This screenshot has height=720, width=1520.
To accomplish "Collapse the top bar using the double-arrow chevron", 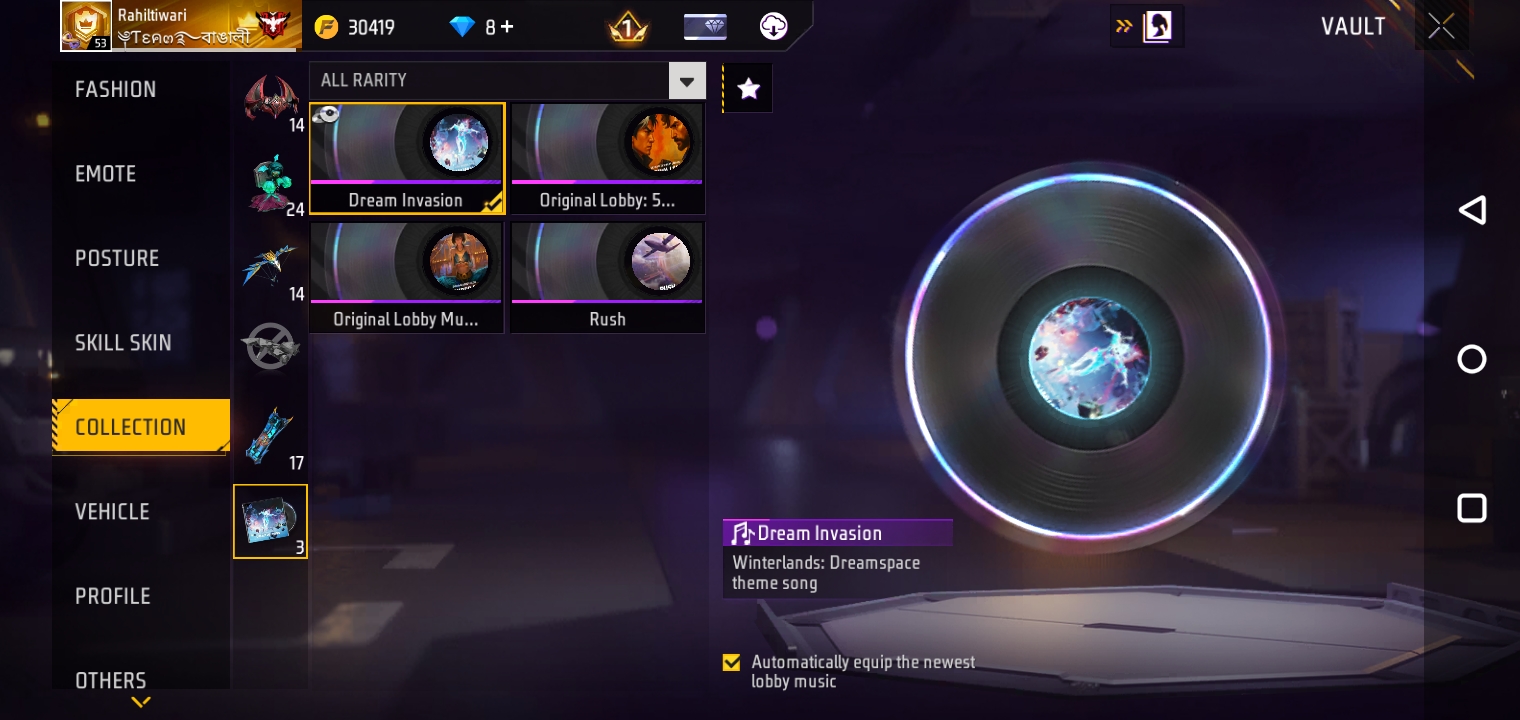I will tap(1124, 27).
